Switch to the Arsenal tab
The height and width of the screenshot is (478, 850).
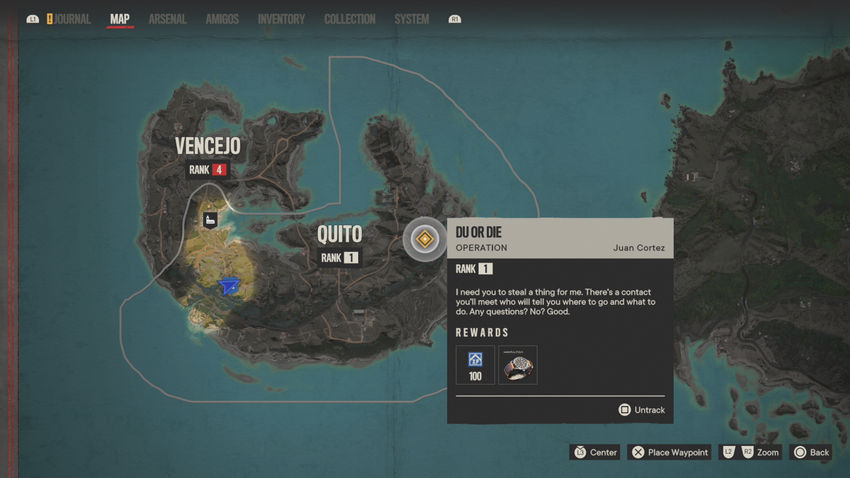tap(167, 19)
